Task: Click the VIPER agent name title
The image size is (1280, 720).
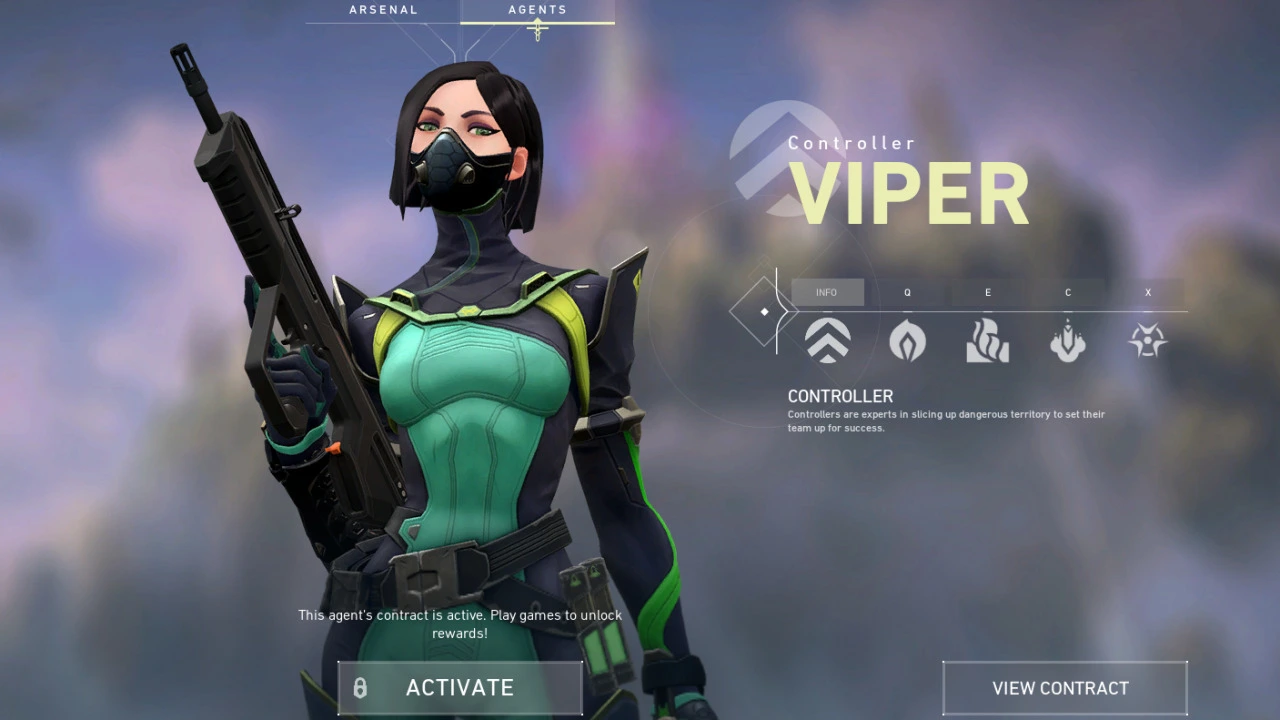Action: [908, 192]
